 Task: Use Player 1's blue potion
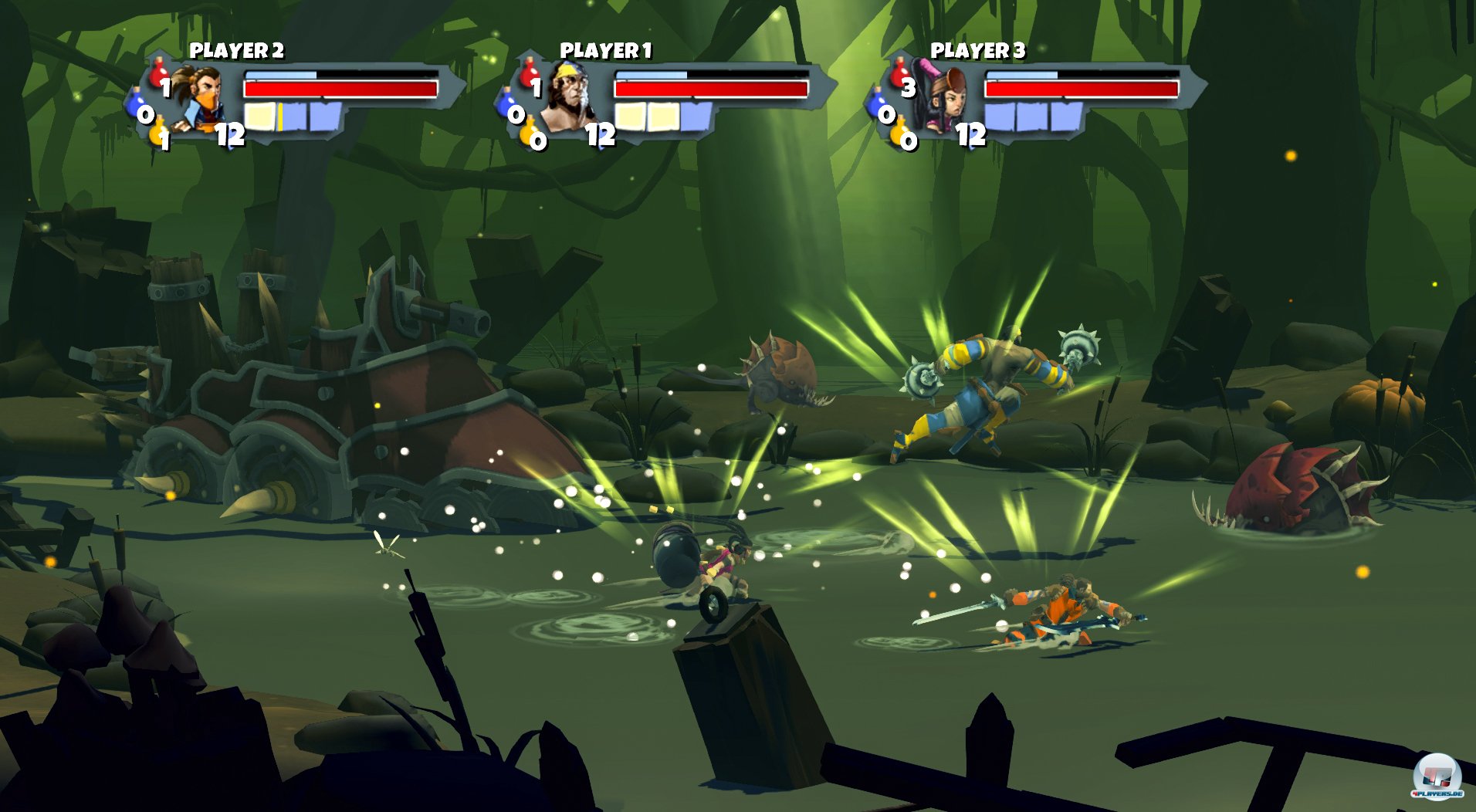click(x=507, y=104)
